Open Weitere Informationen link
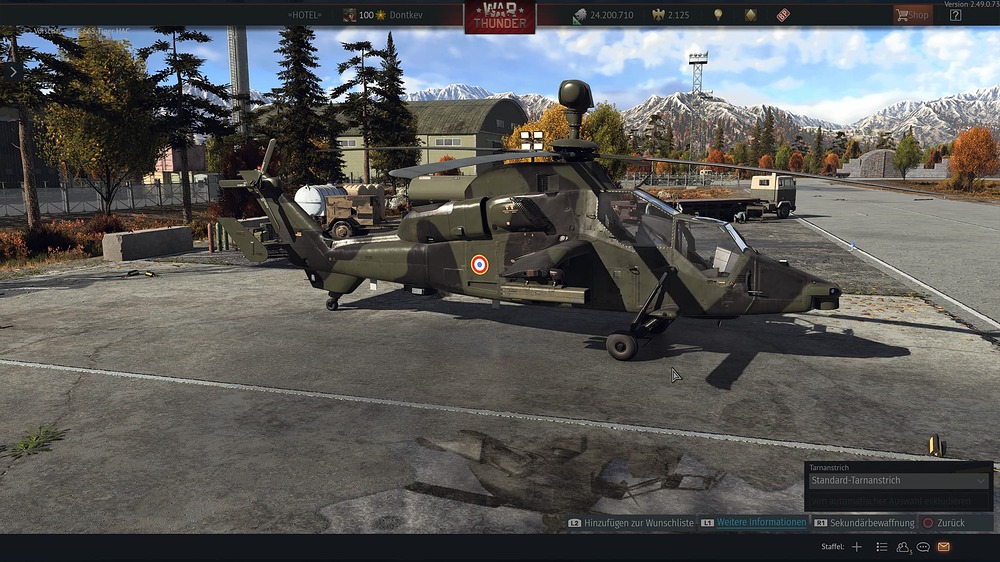 tap(761, 523)
